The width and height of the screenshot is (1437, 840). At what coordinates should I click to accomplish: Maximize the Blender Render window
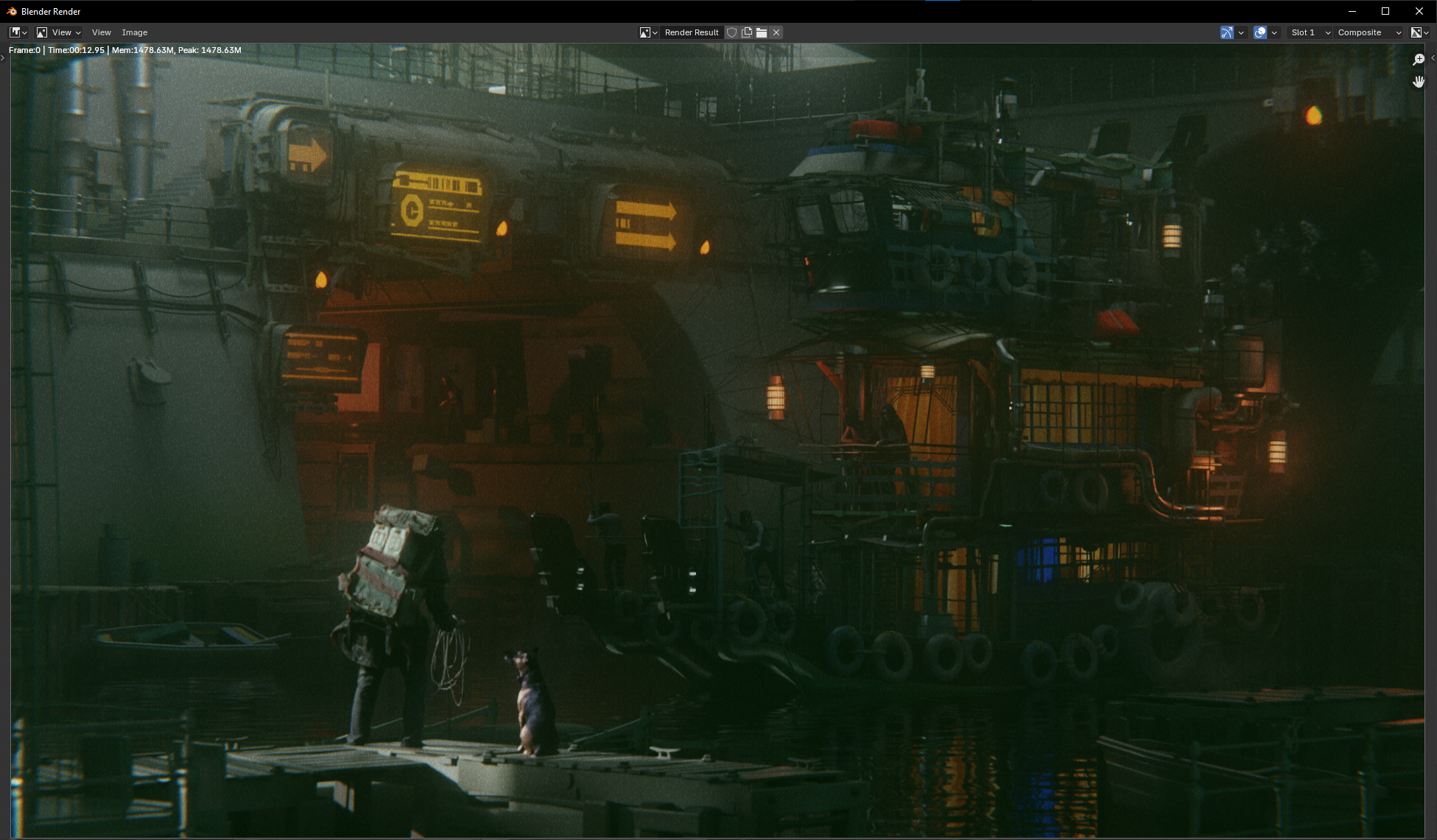pyautogui.click(x=1385, y=11)
